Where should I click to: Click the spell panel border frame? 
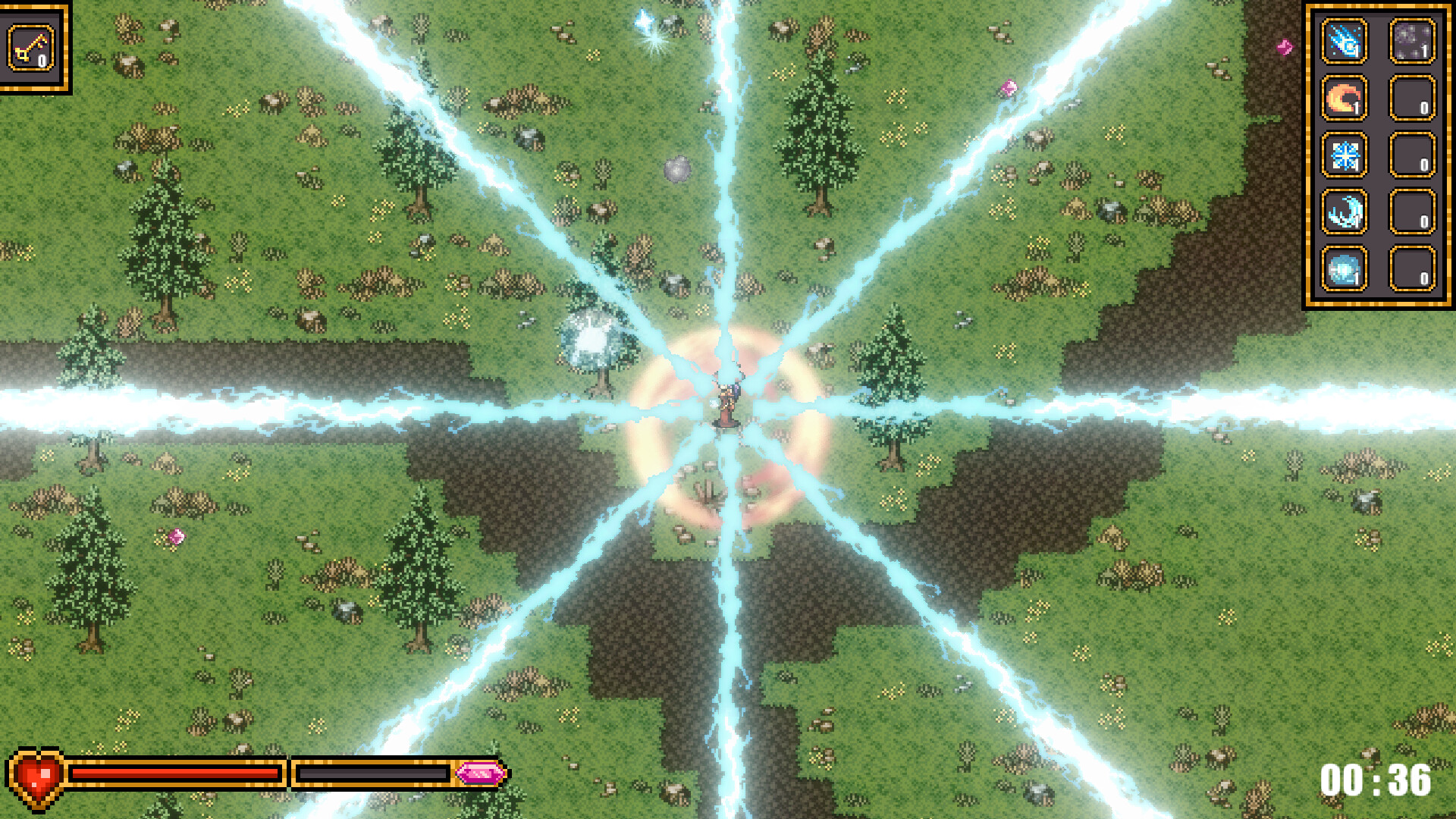(1310, 152)
